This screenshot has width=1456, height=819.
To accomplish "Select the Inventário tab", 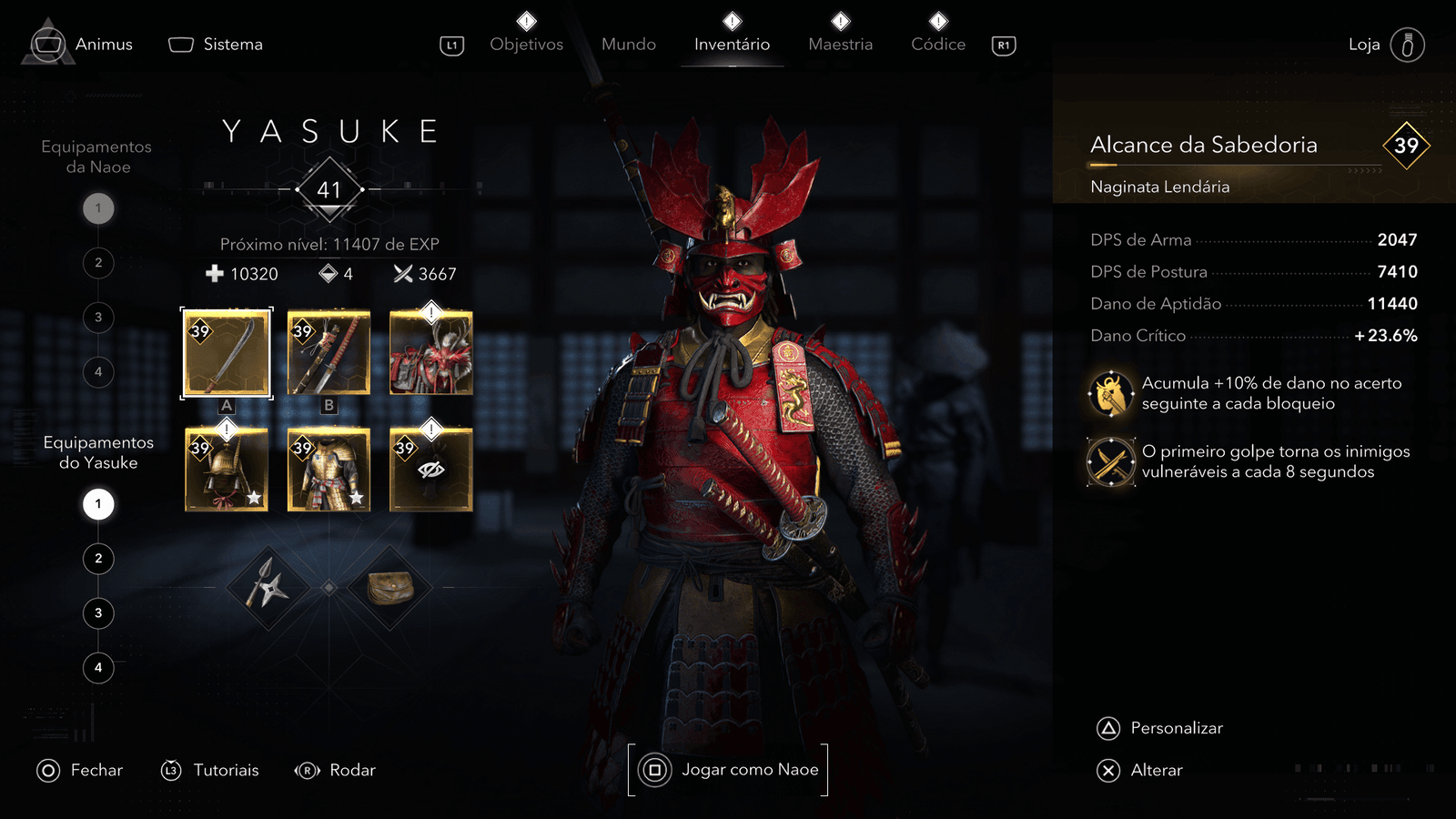I will (732, 44).
